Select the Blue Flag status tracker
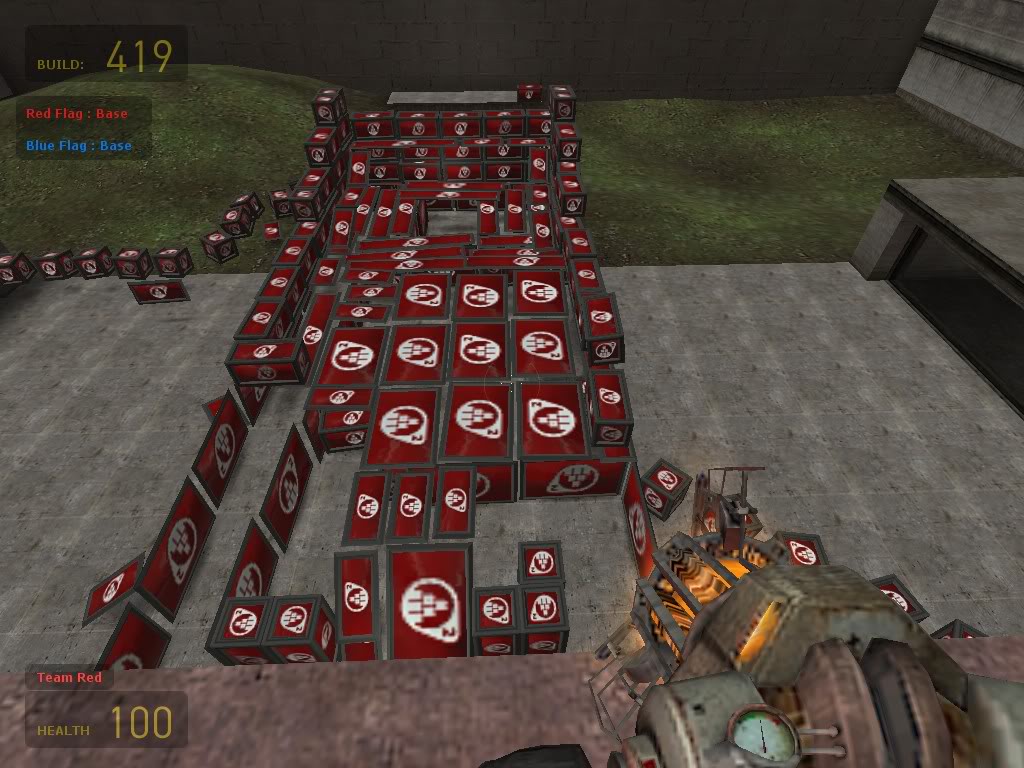This screenshot has height=768, width=1024. pos(79,146)
